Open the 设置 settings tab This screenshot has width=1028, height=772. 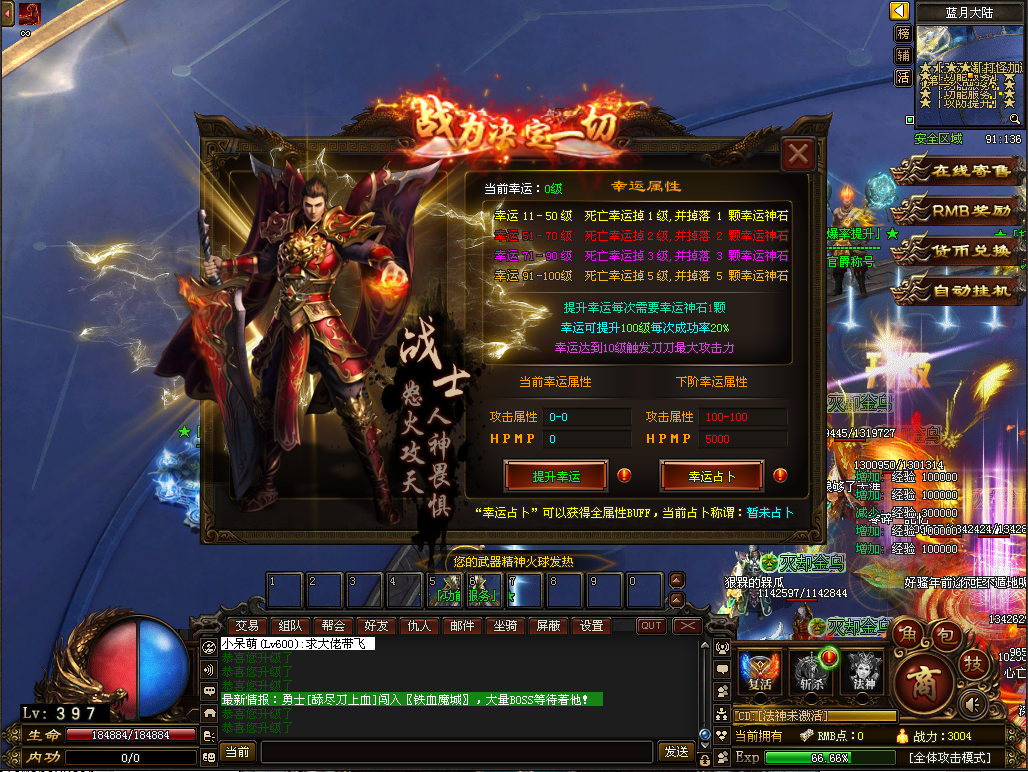(592, 626)
